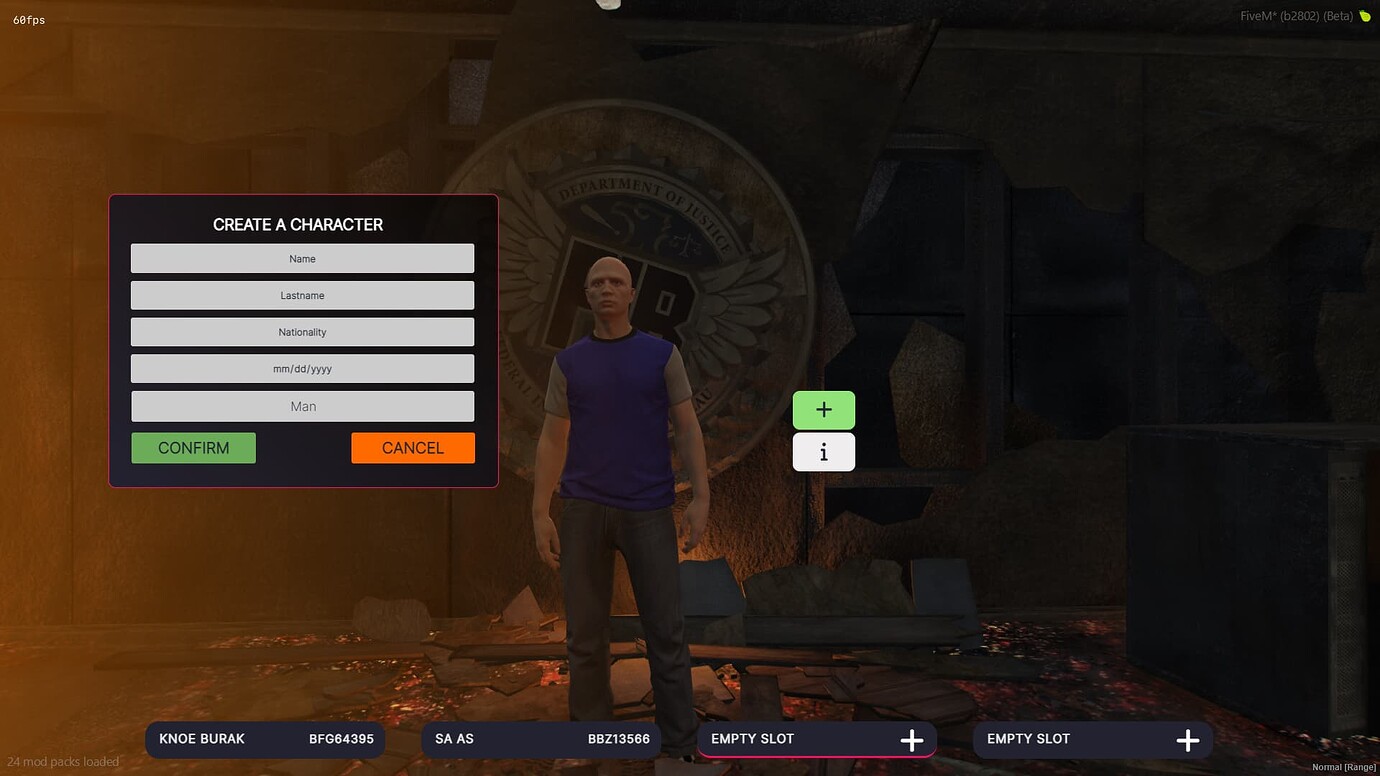1380x776 pixels.
Task: Click inside the Lastname input field
Action: pyautogui.click(x=302, y=295)
